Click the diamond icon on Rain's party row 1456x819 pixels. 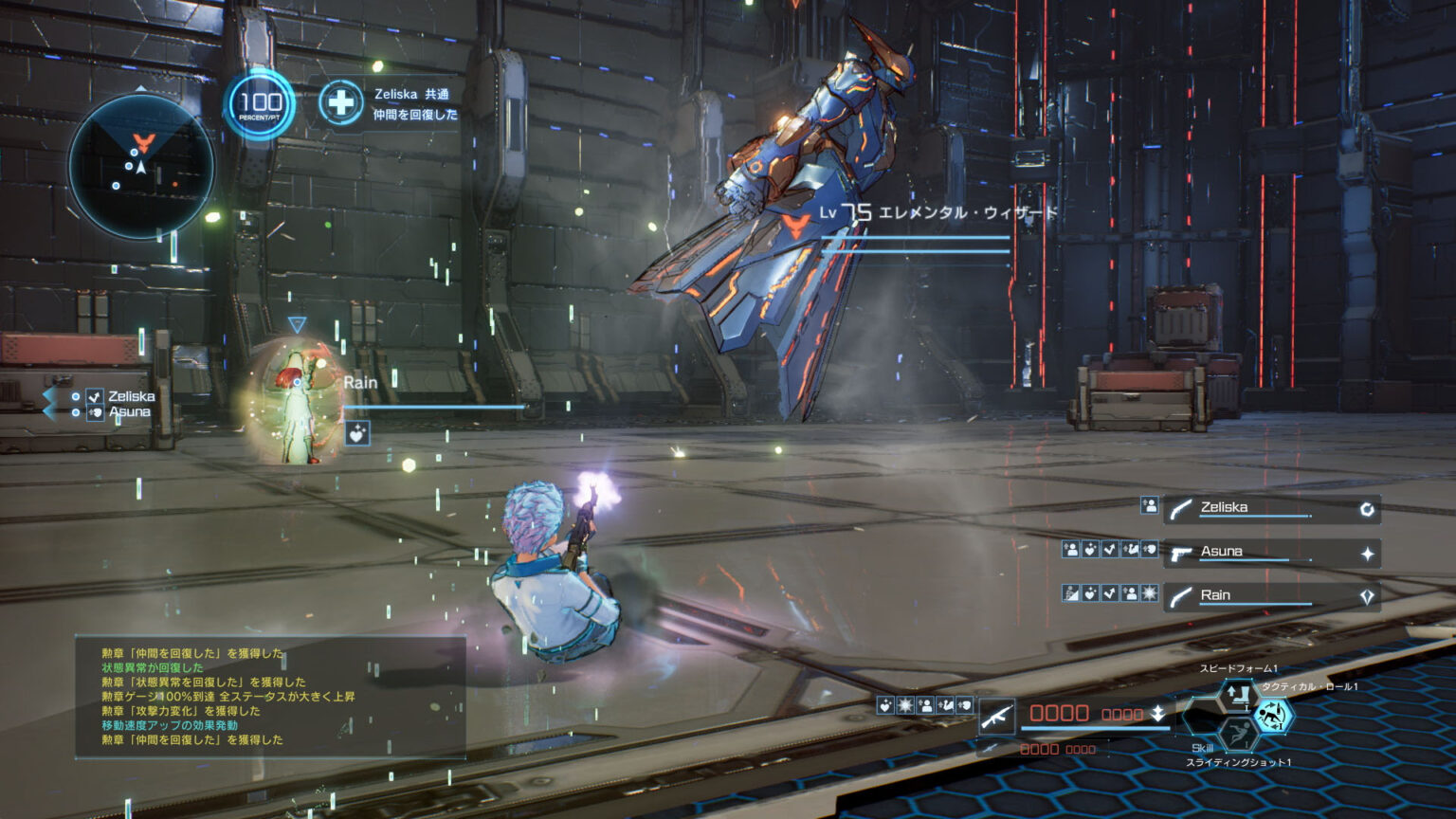click(1367, 597)
